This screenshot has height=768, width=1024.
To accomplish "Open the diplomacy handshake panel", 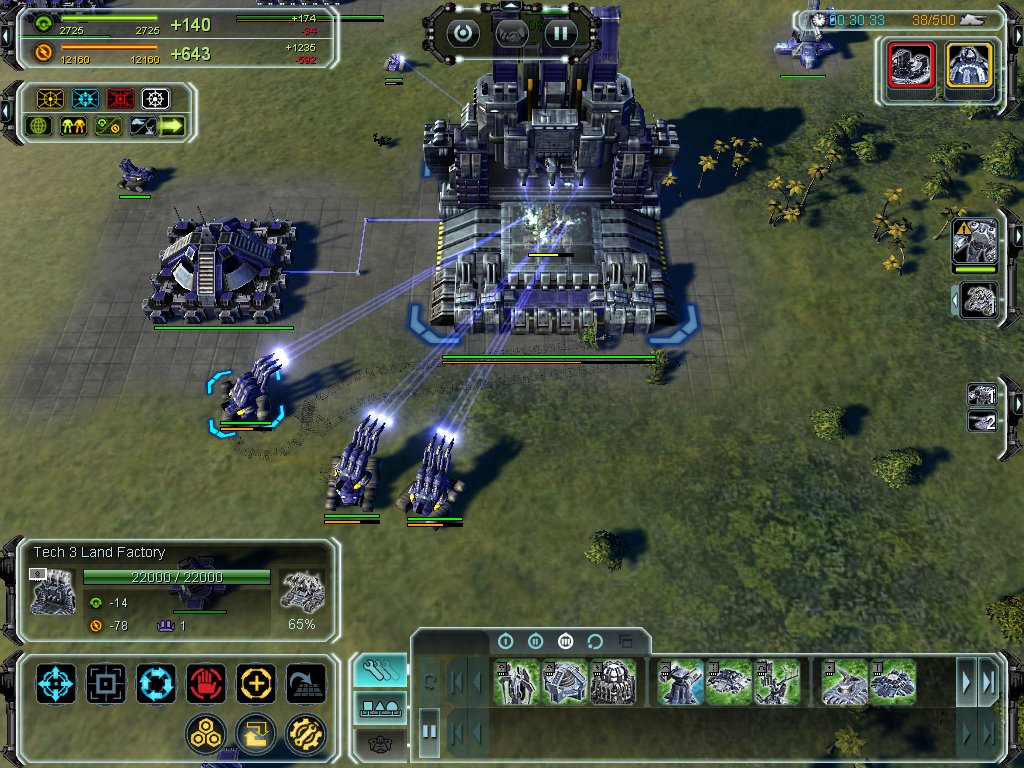I will click(x=511, y=32).
